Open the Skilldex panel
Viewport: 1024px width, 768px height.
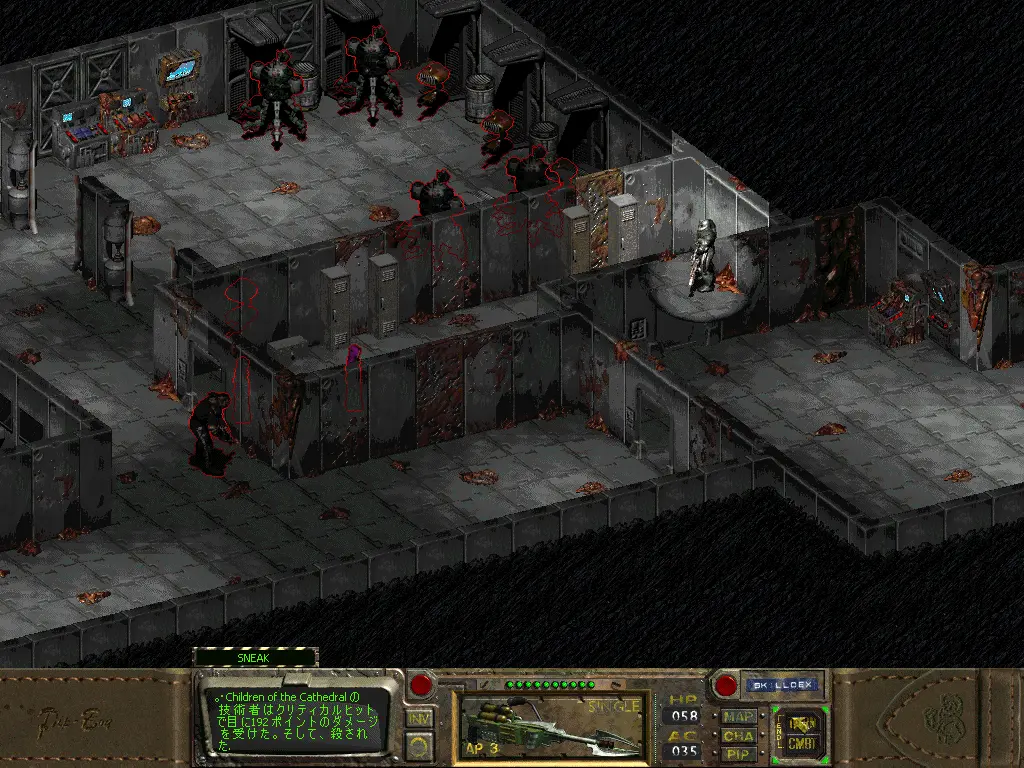point(780,686)
